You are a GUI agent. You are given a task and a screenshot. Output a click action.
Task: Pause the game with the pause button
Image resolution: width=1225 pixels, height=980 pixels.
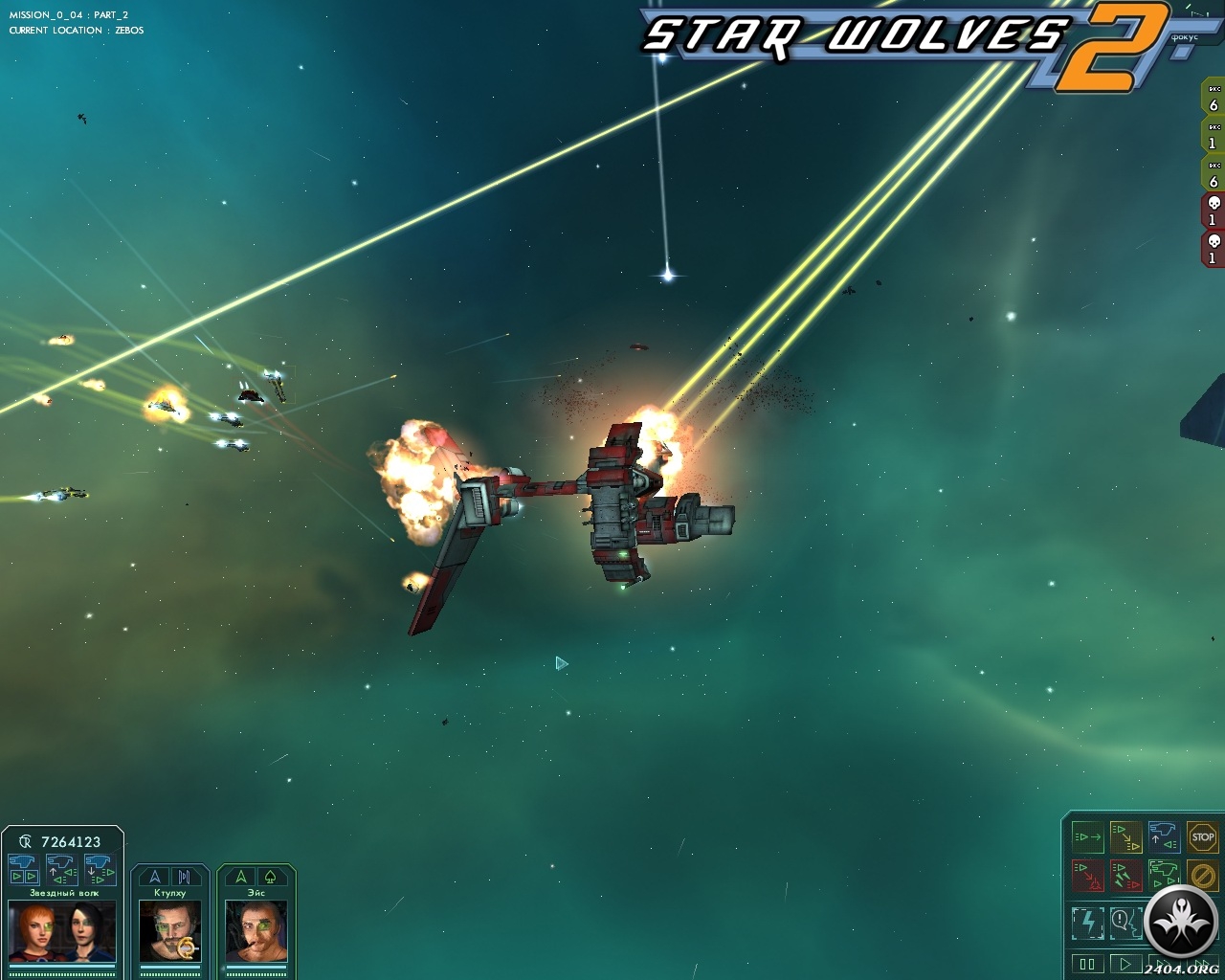1087,964
